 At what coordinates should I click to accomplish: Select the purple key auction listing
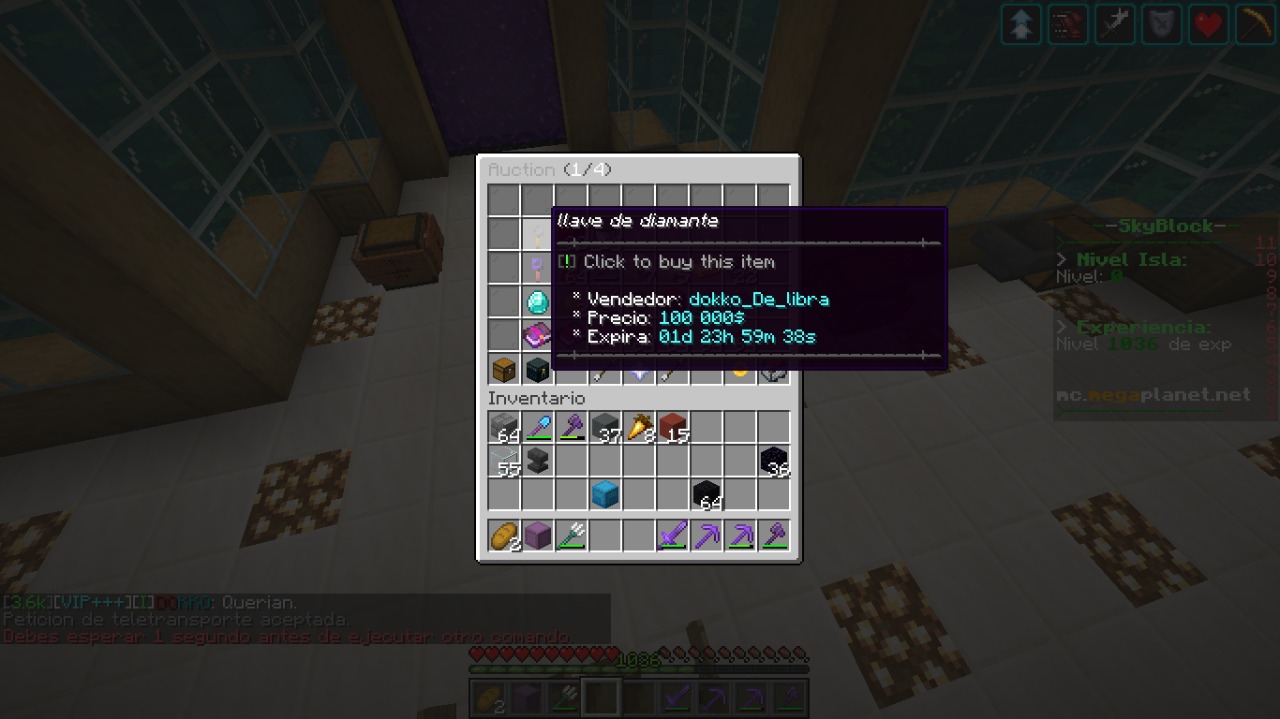click(537, 268)
